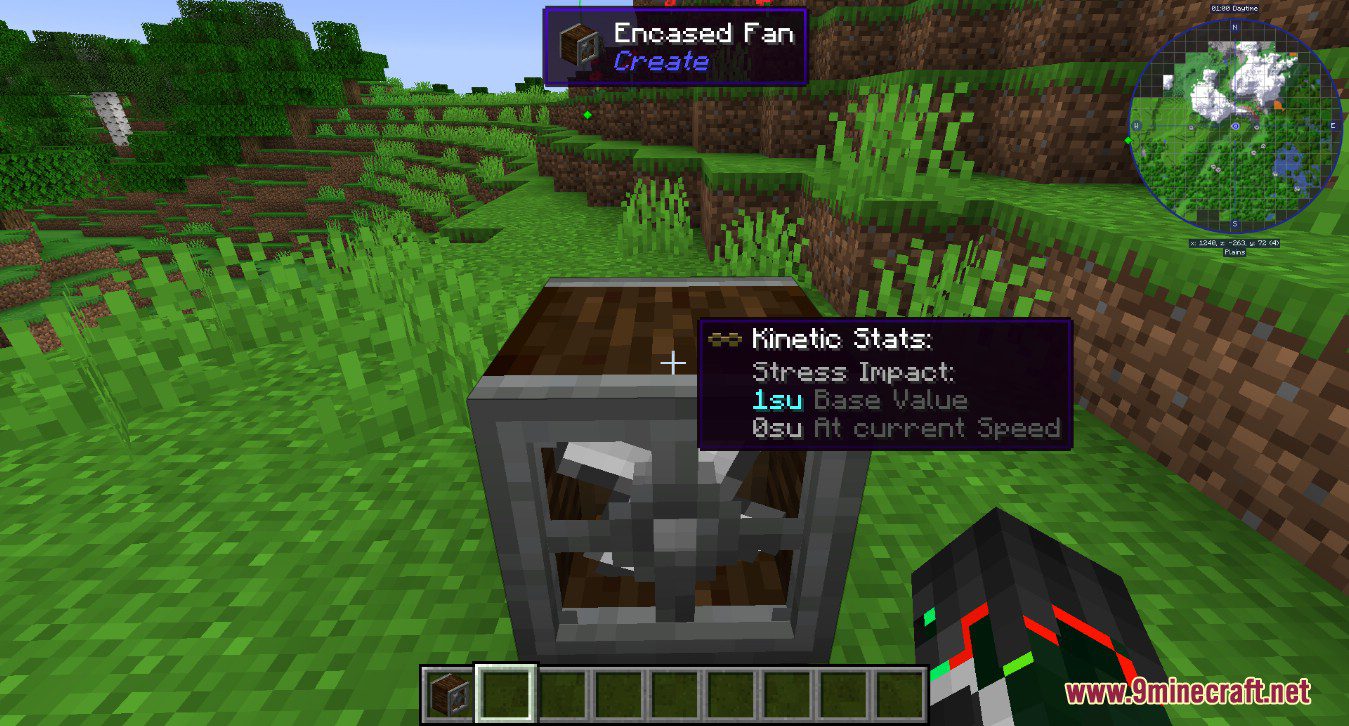This screenshot has width=1349, height=726.
Task: Click the S marker below the minimap
Action: coord(1235,222)
